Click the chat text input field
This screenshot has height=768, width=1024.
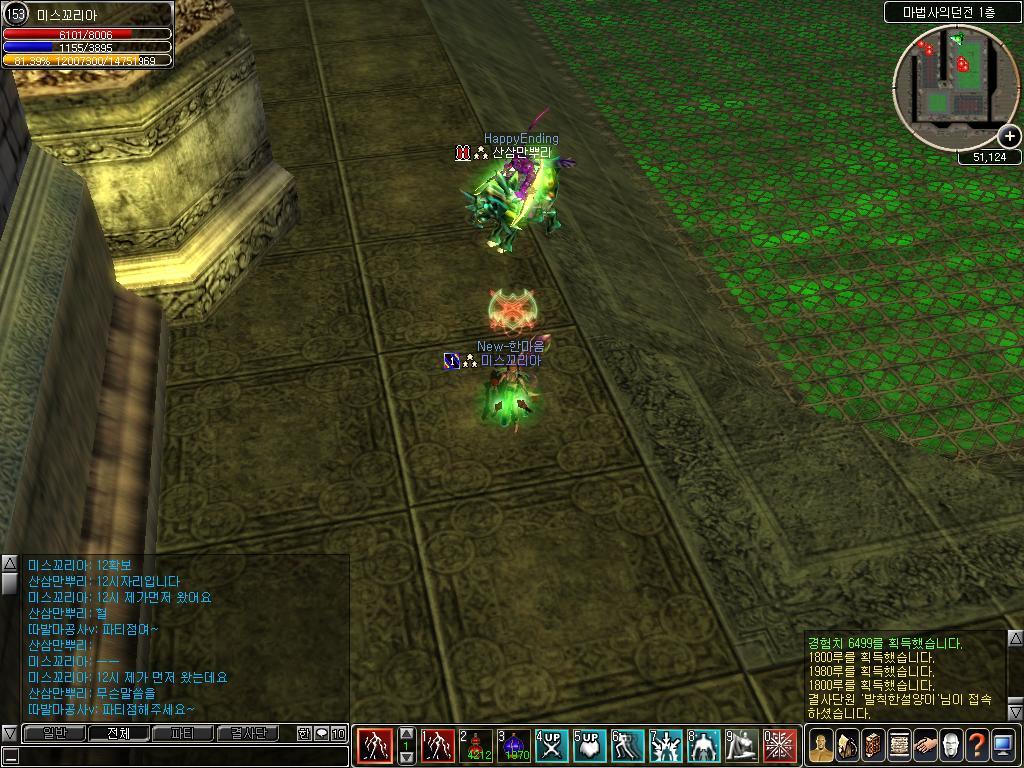point(180,756)
